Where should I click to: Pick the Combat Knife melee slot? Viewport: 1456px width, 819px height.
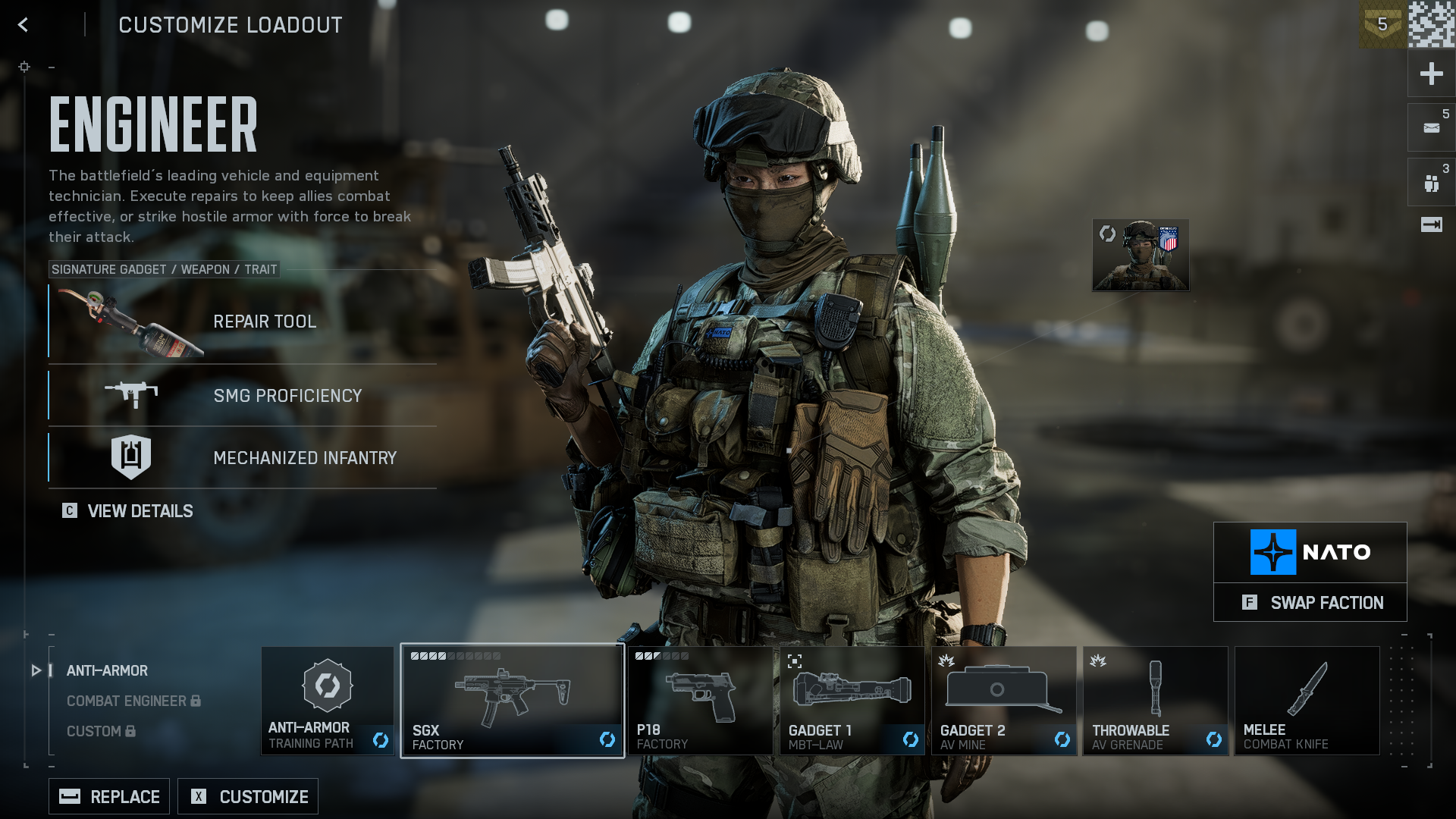click(1307, 701)
